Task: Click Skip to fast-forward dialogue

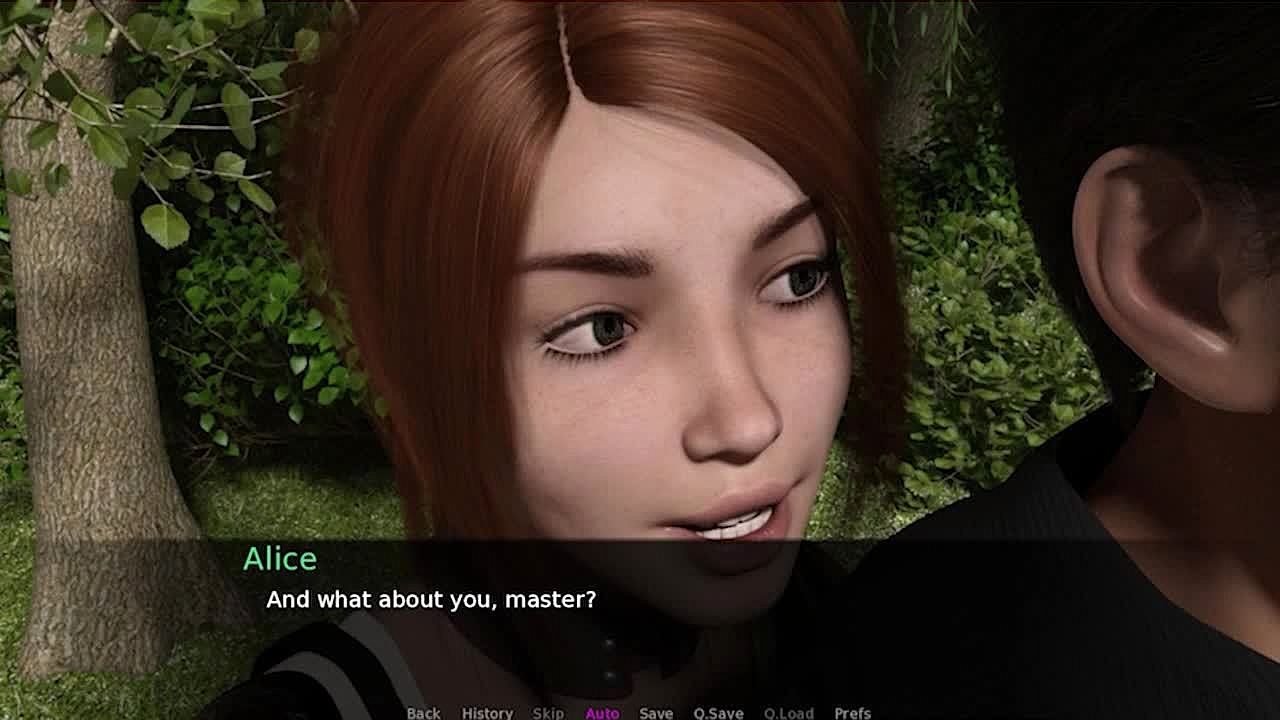Action: pos(548,712)
